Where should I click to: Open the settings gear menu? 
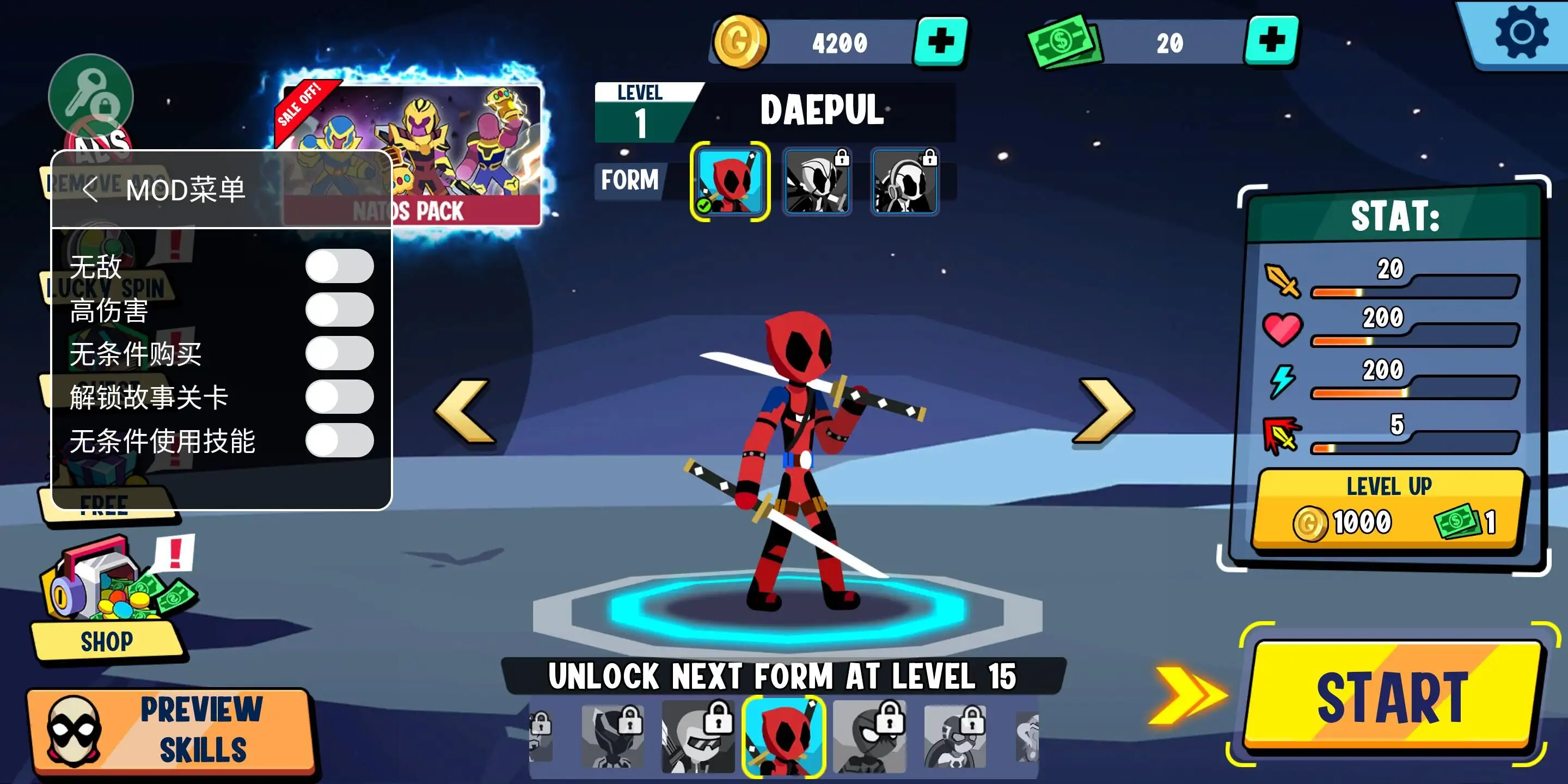point(1521,33)
